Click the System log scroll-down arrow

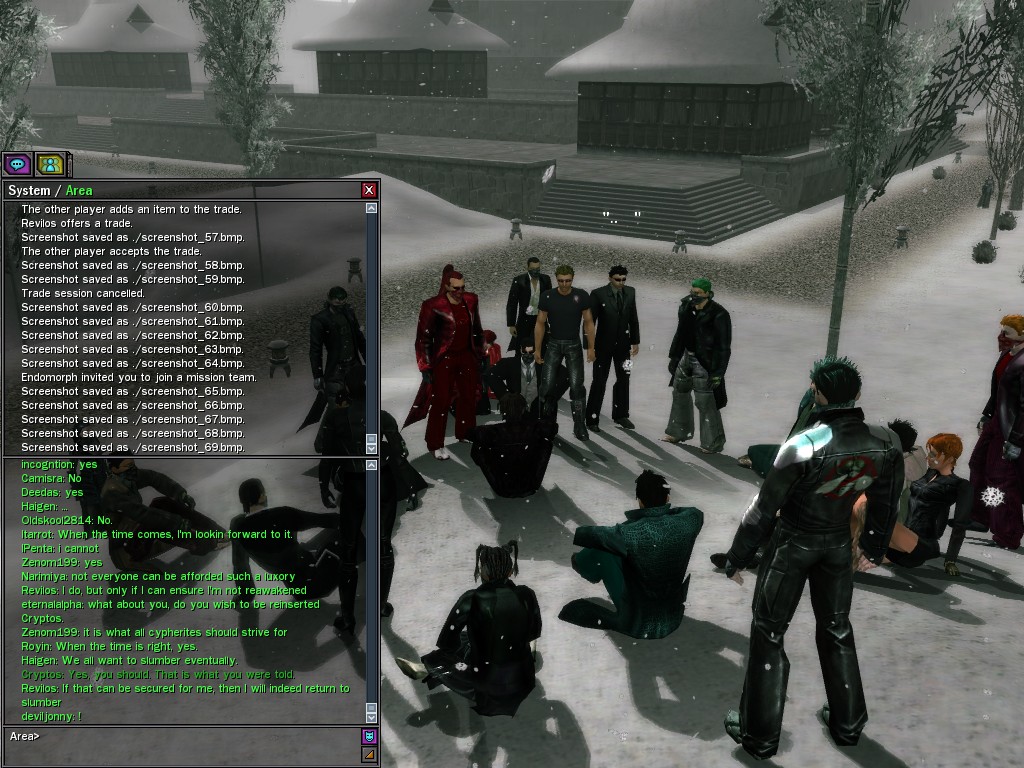372,449
